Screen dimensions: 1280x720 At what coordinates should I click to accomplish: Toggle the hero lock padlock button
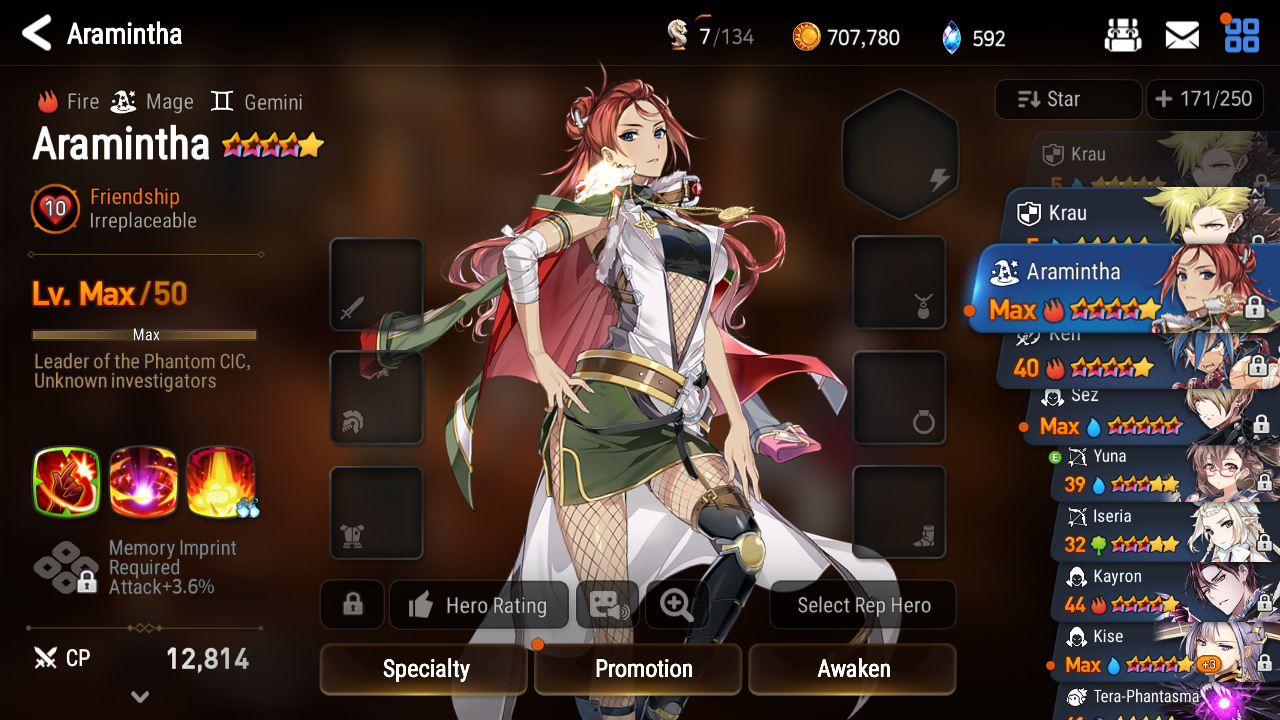352,605
